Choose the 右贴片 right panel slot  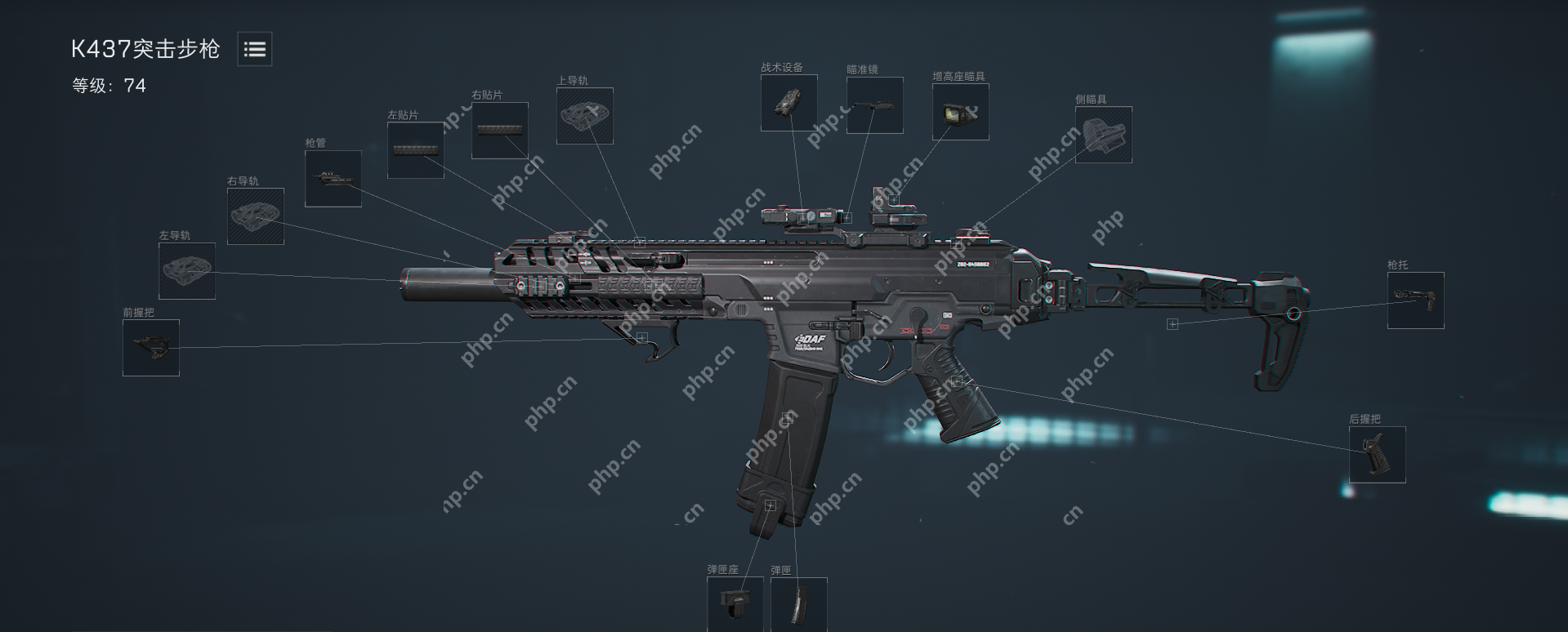click(500, 131)
